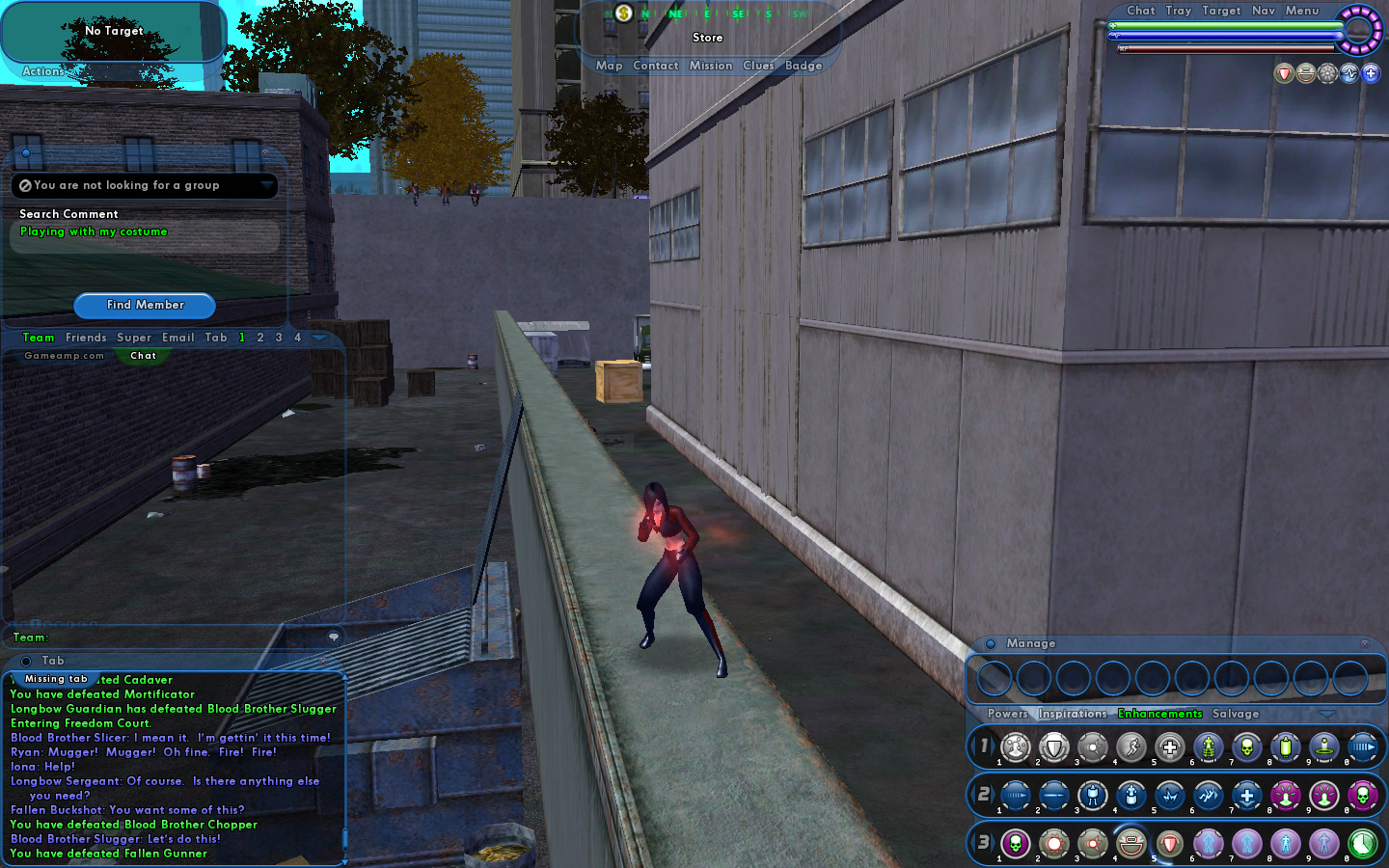Switch to the Gameamp.com chat tab
The width and height of the screenshot is (1389, 868).
pos(64,356)
